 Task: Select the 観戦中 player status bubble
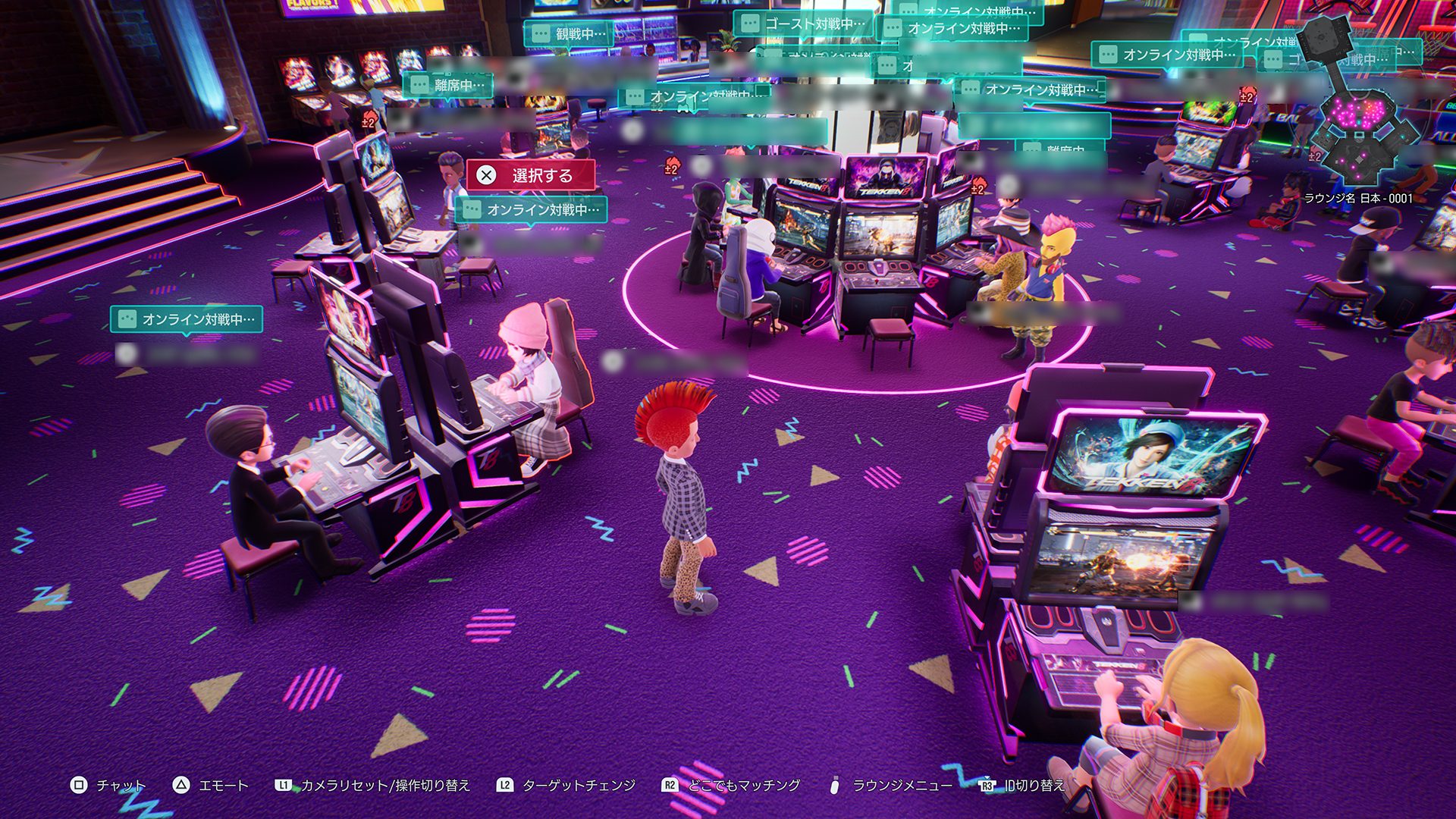[x=570, y=34]
